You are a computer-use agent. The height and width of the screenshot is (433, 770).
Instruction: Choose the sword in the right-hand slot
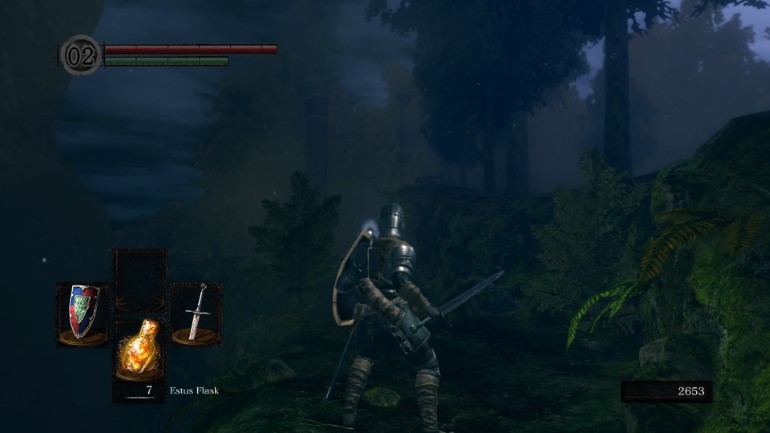tap(196, 312)
